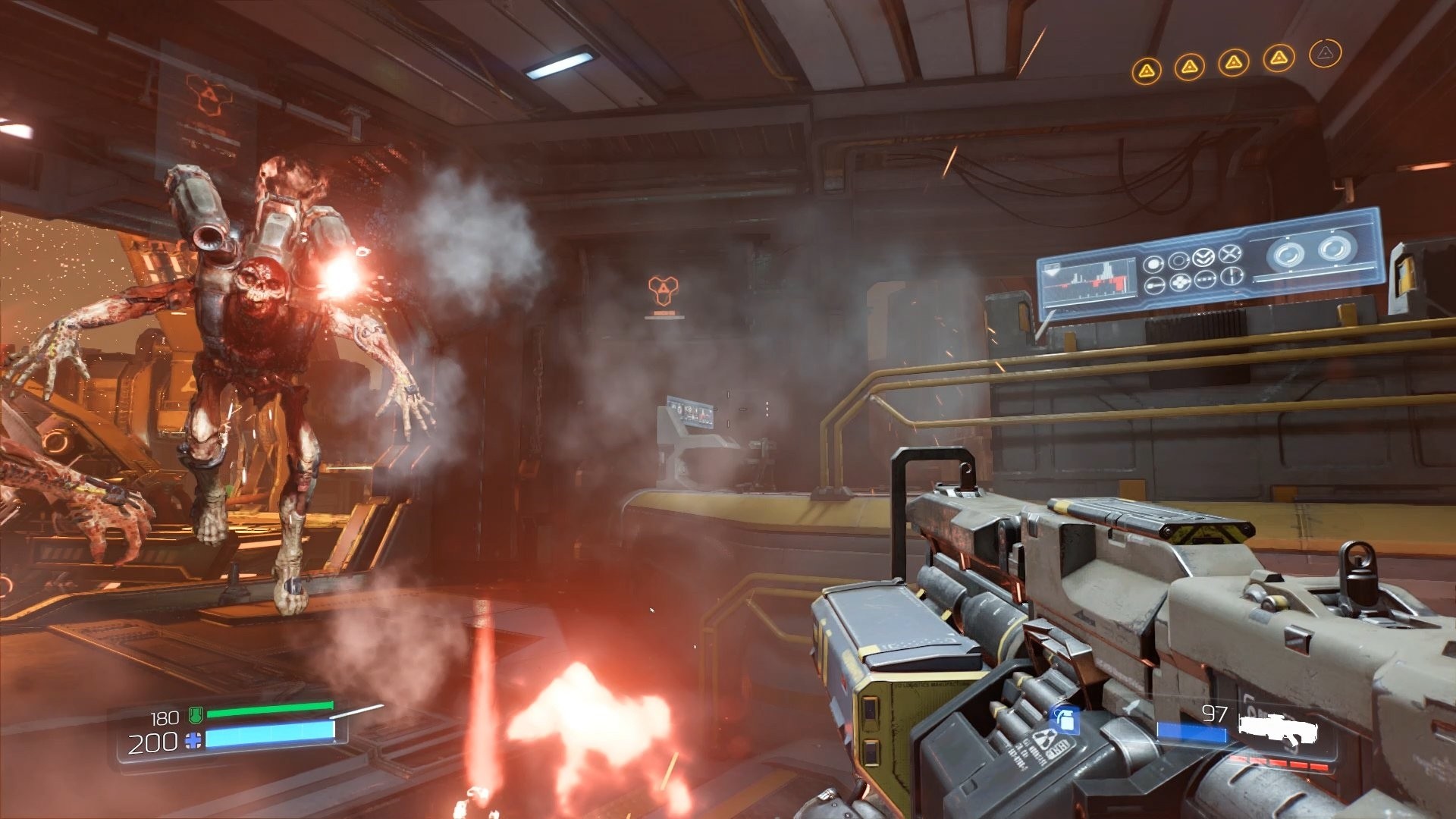Expand the dotted-line icon on the holographic panel
This screenshot has height=819, width=1456.
tap(1205, 279)
